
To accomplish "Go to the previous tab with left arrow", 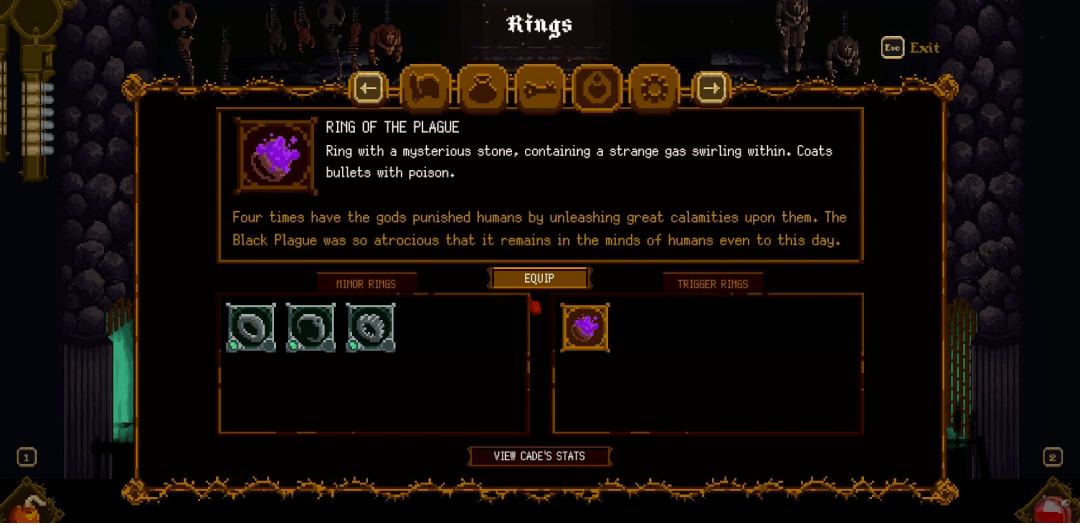I will [369, 89].
